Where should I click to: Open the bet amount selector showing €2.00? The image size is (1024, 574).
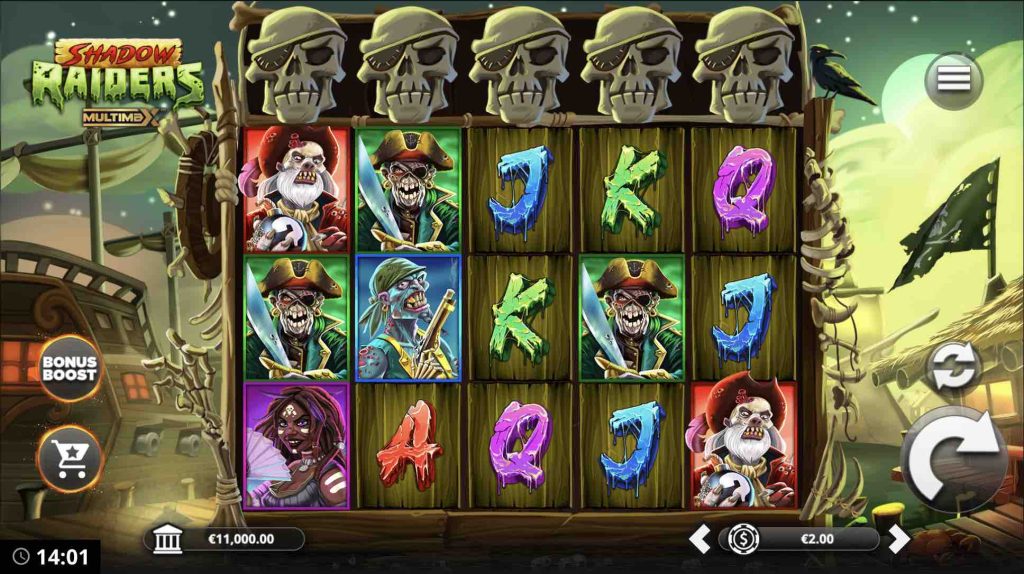pos(800,540)
